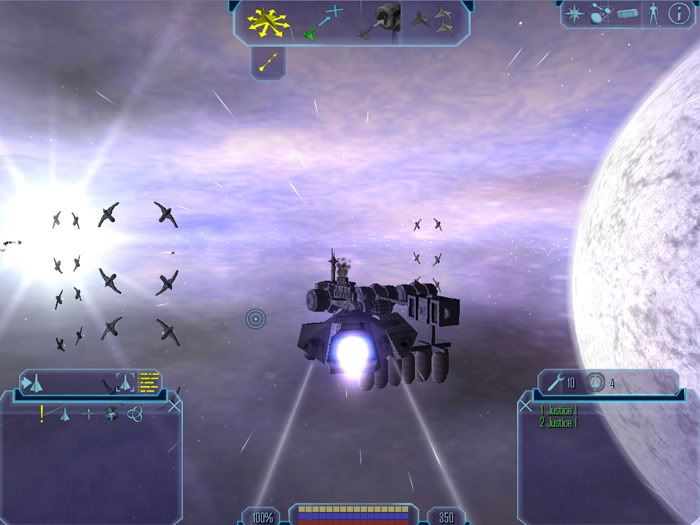
Task: Select the fighter formation icon
Action: pyautogui.click(x=439, y=17)
